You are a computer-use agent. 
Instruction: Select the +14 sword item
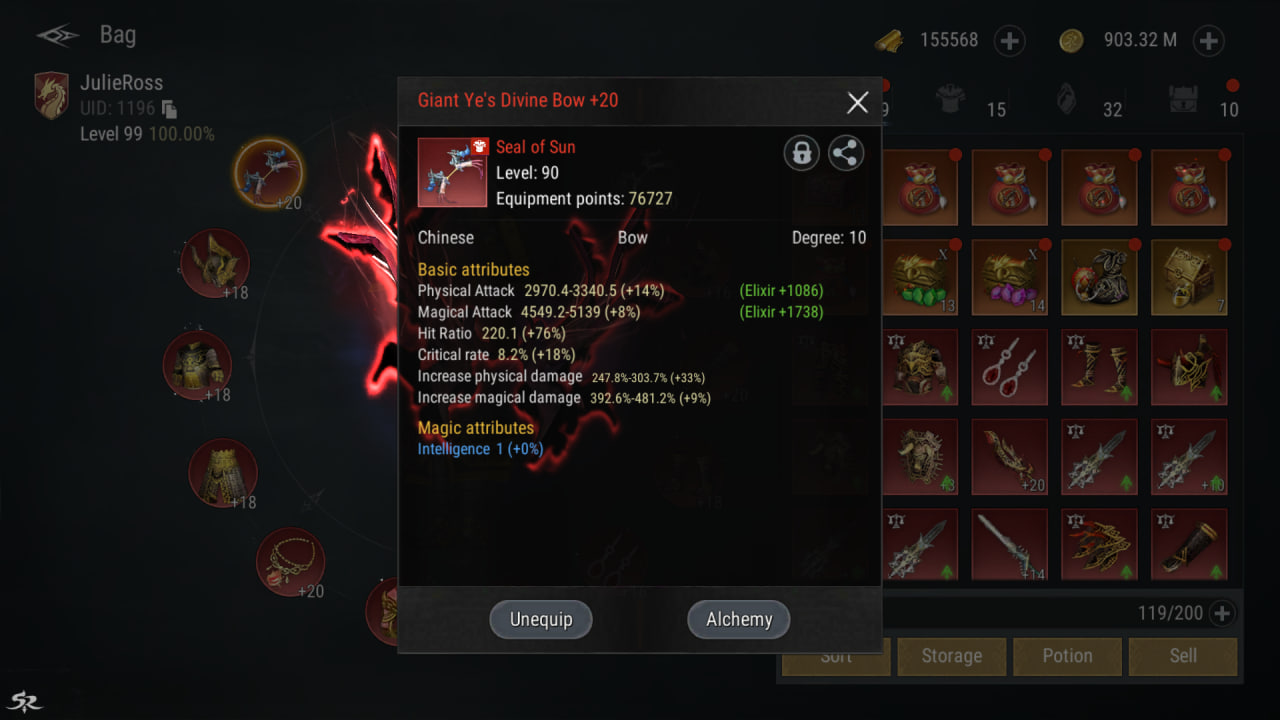1009,545
